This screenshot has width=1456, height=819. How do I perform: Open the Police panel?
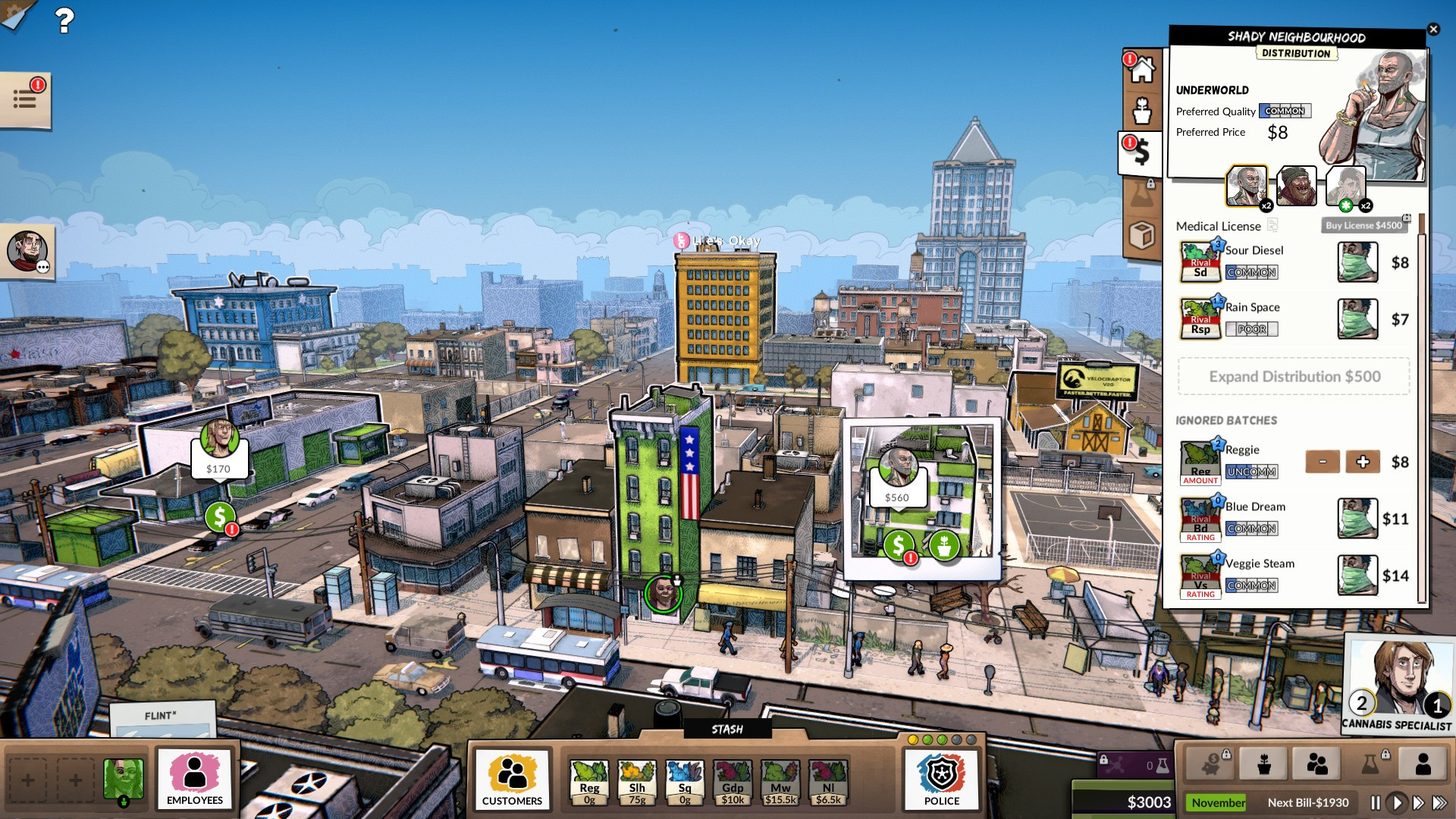click(x=942, y=780)
